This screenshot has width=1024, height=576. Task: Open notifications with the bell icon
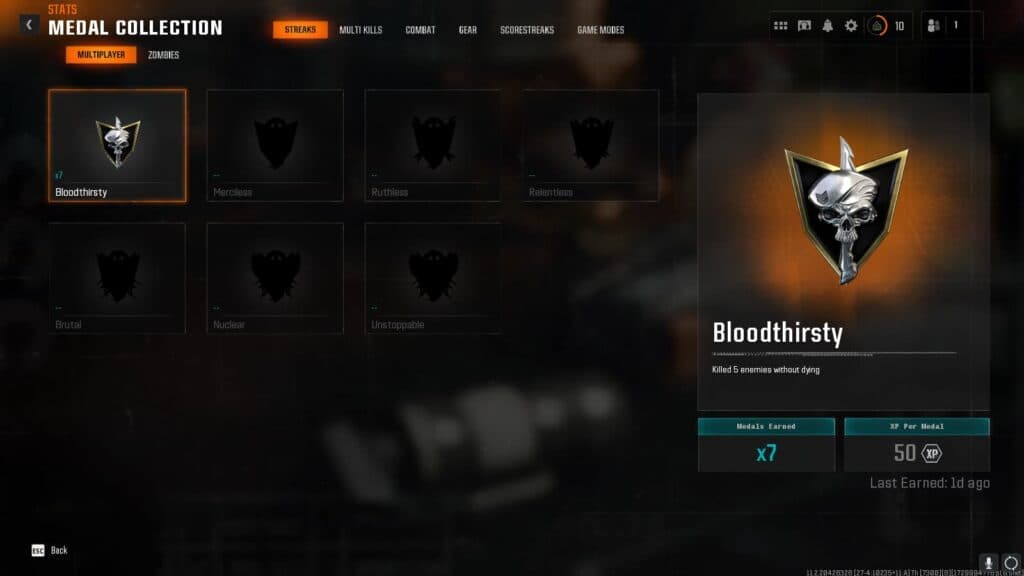point(828,26)
